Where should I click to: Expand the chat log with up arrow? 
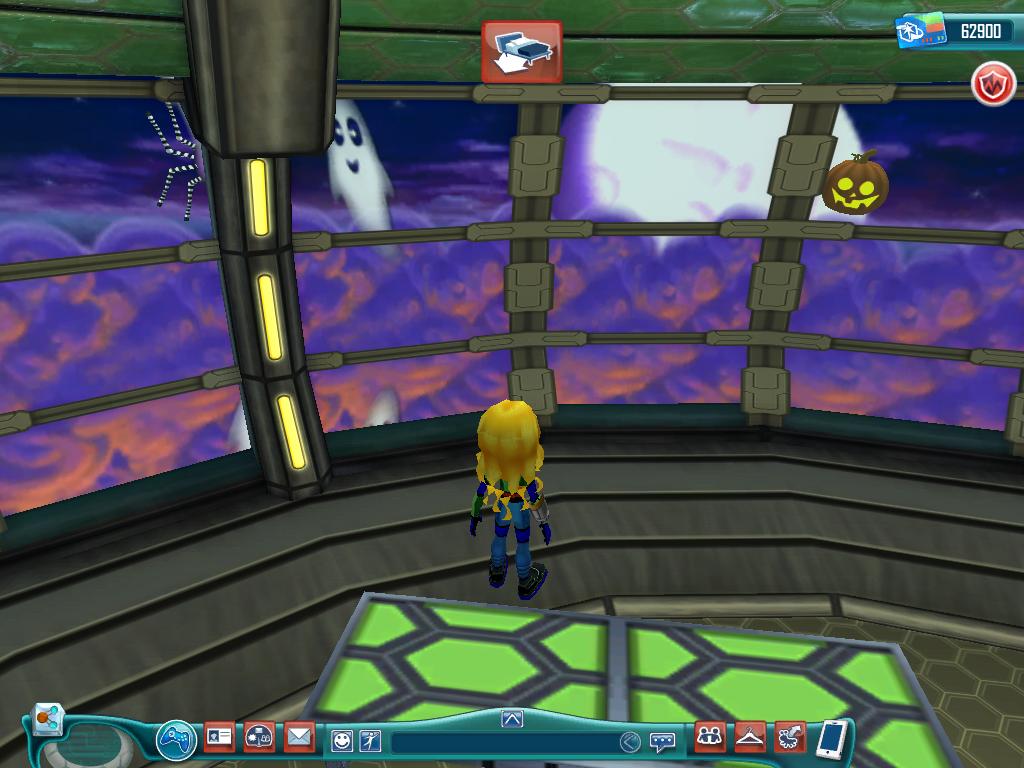(512, 718)
